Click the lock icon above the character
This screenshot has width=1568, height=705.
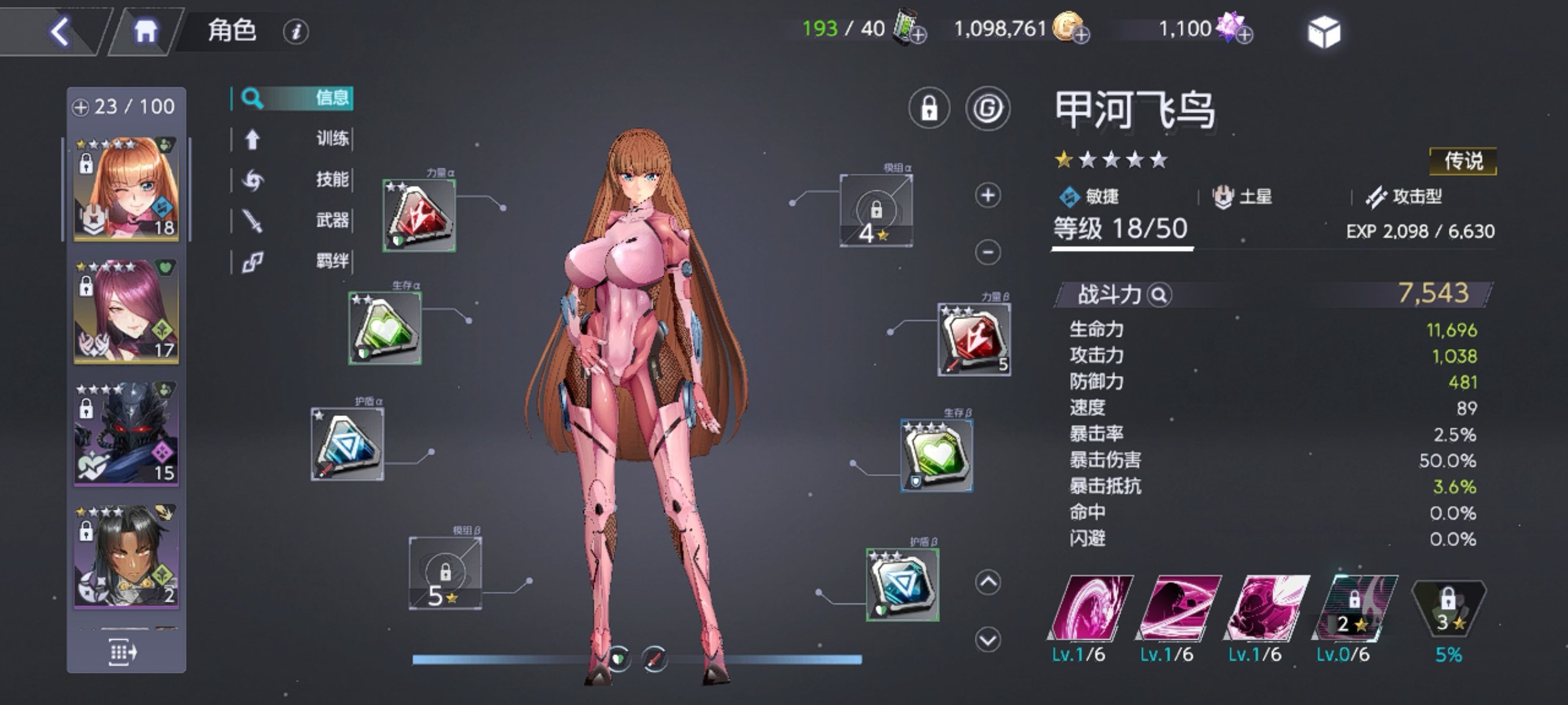pyautogui.click(x=930, y=107)
